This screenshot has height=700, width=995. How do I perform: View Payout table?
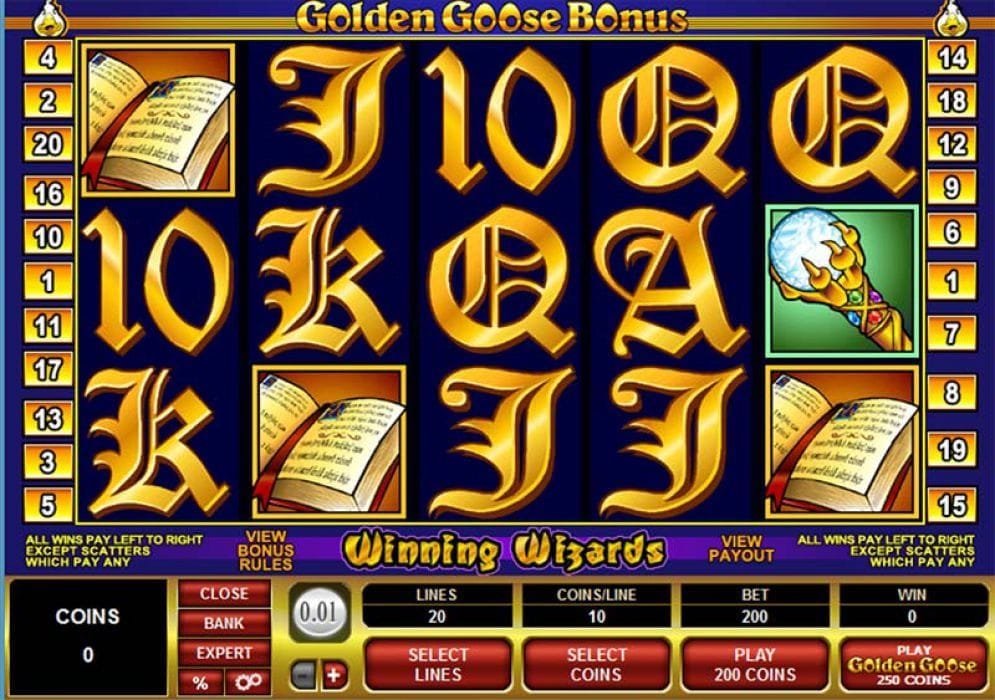pyautogui.click(x=741, y=548)
